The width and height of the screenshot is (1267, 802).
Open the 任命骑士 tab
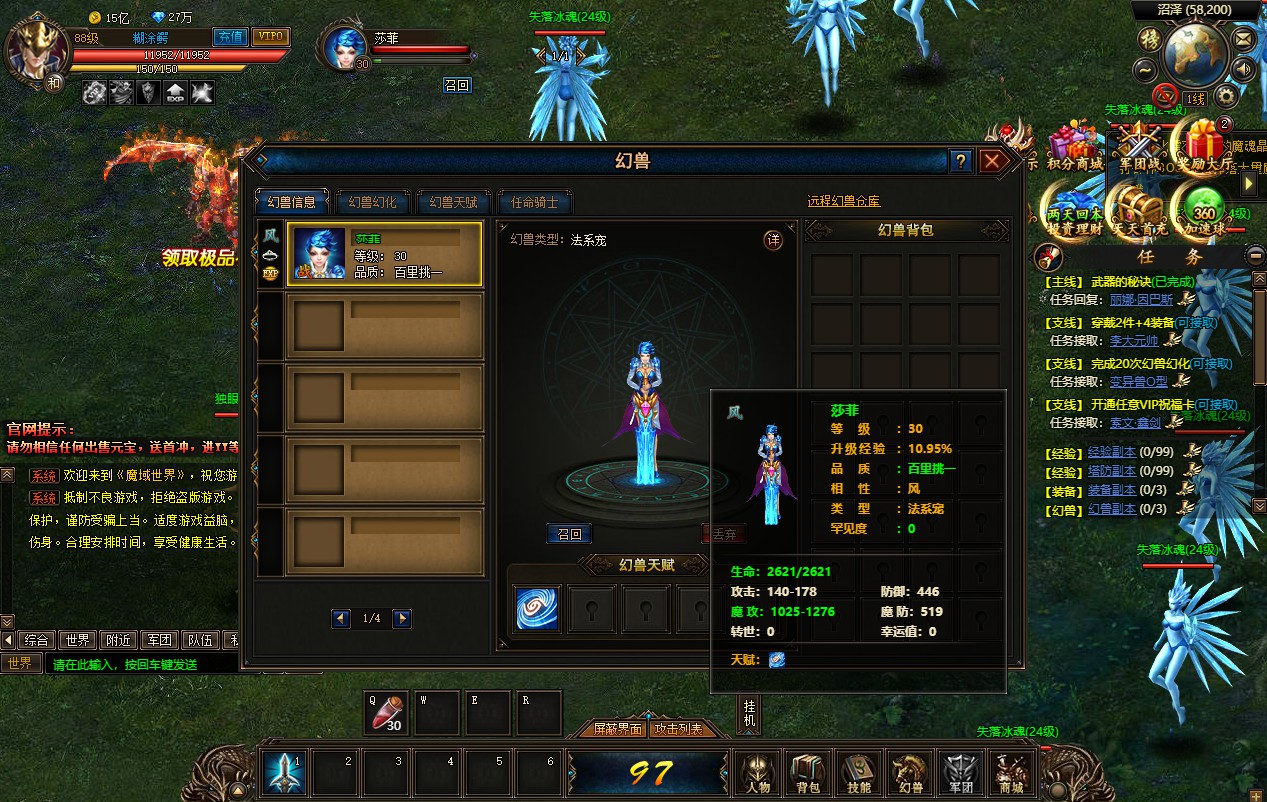(x=535, y=202)
